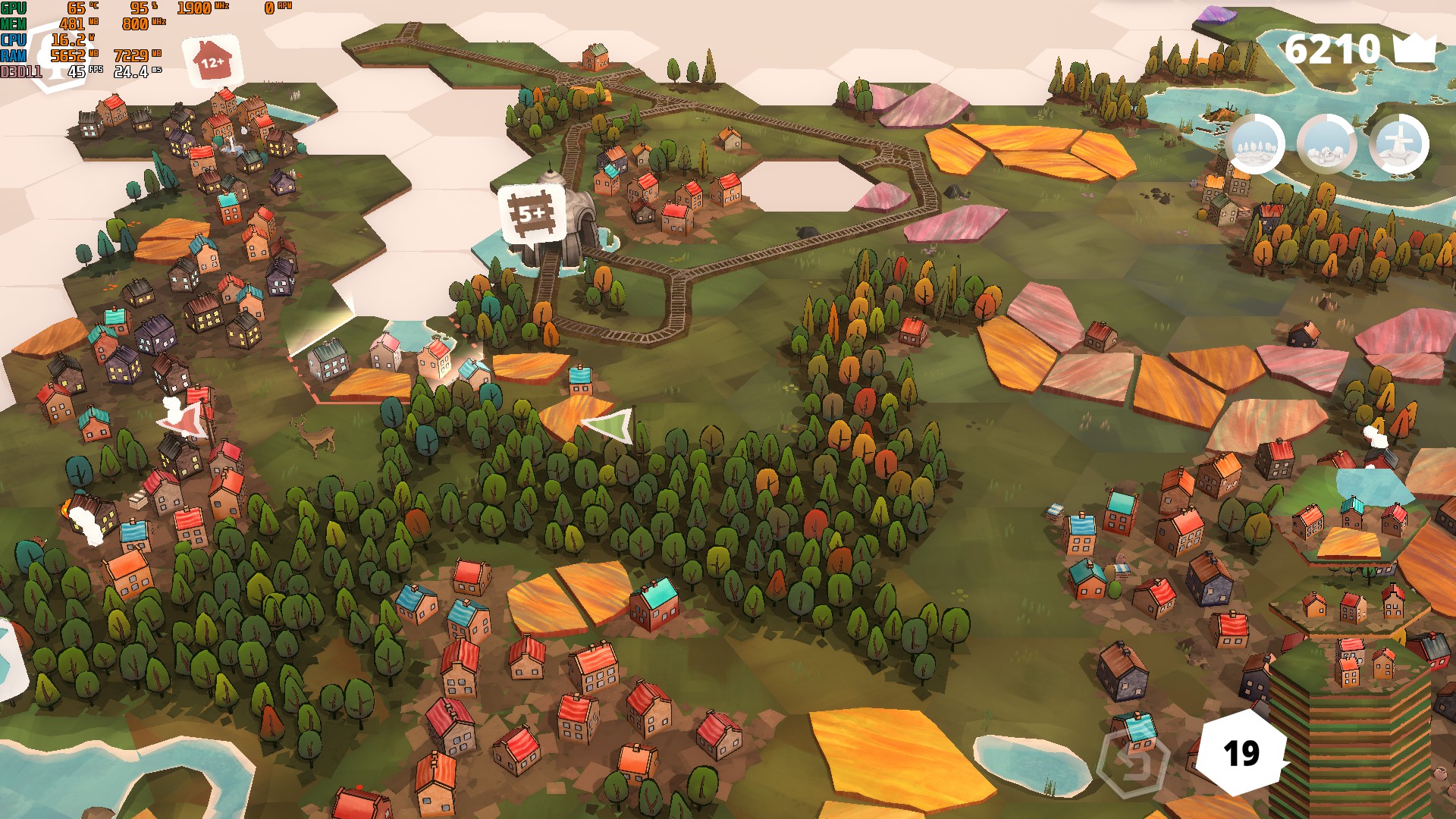Open the windmill progress circle

click(1399, 144)
